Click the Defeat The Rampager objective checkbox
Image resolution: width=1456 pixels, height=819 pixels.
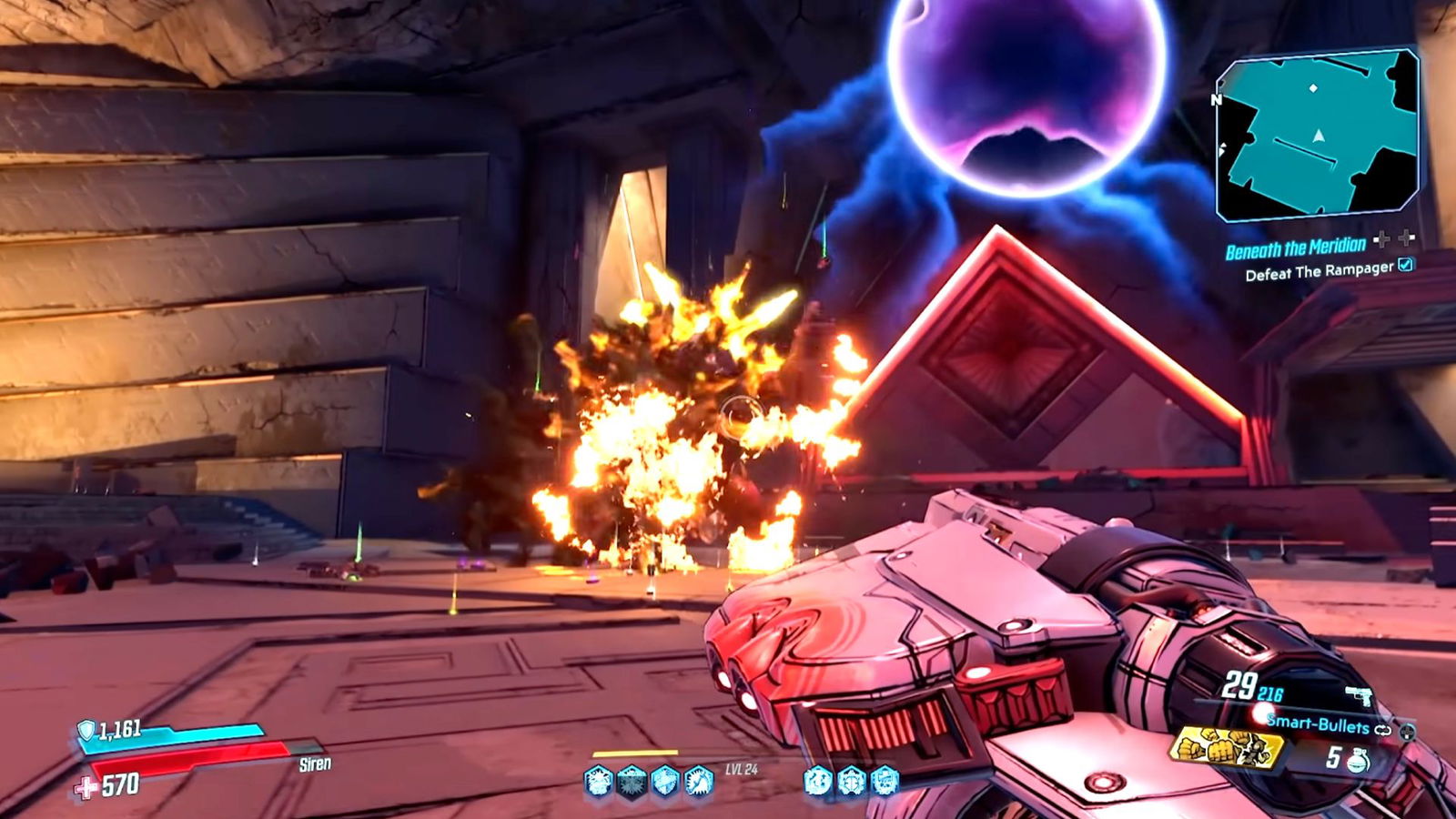[x=1406, y=265]
